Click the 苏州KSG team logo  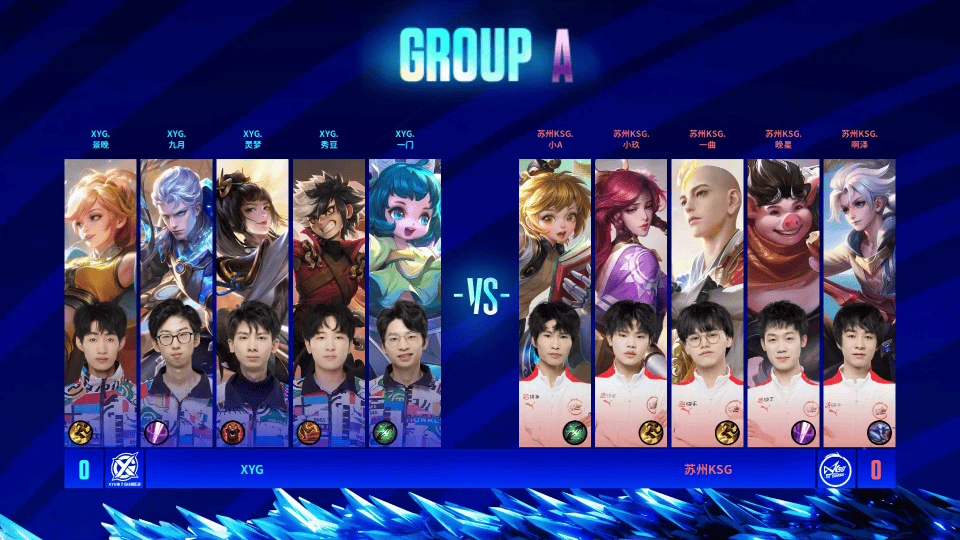(x=835, y=468)
